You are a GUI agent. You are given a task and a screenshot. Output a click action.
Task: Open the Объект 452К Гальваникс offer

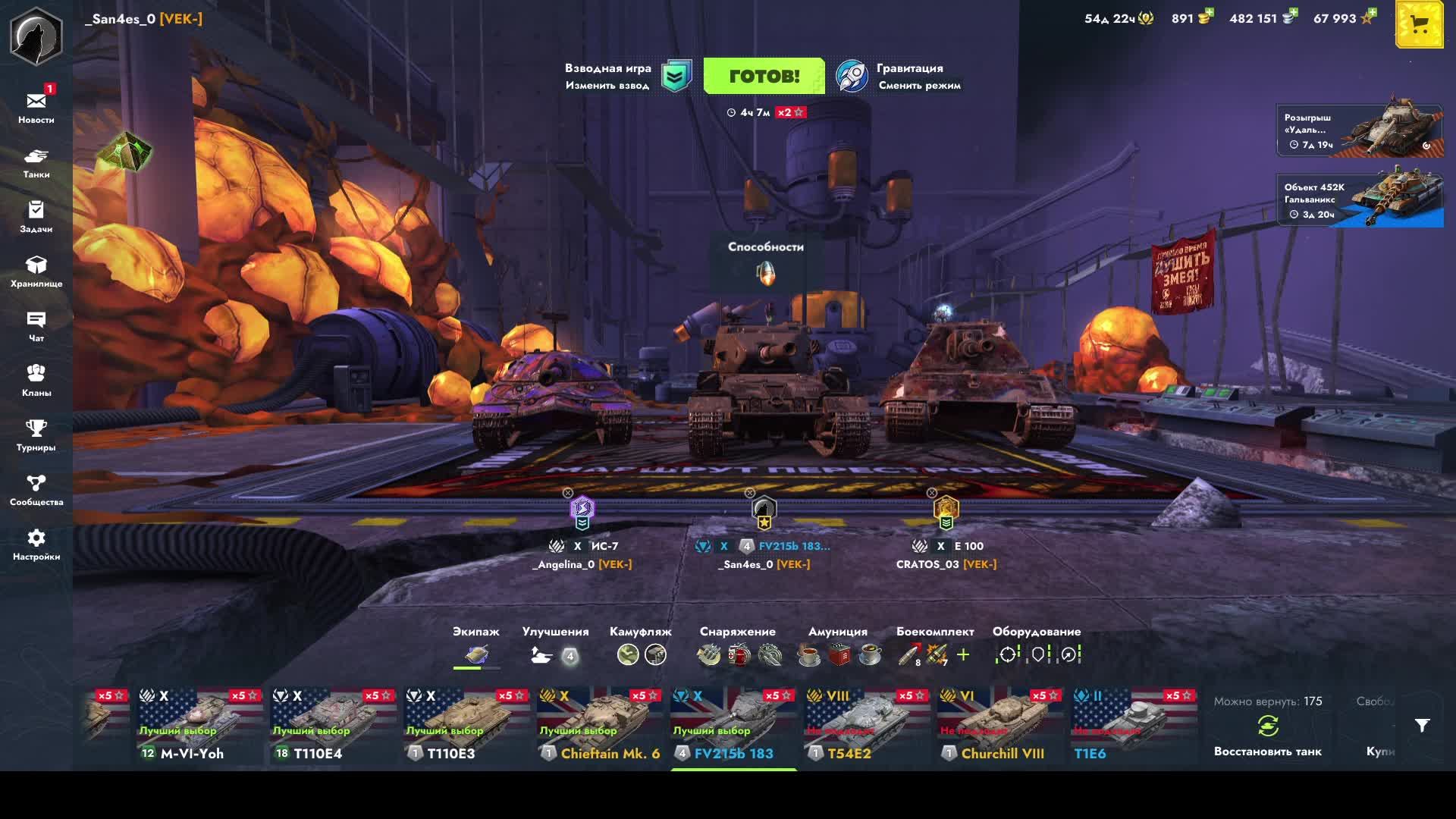1360,200
